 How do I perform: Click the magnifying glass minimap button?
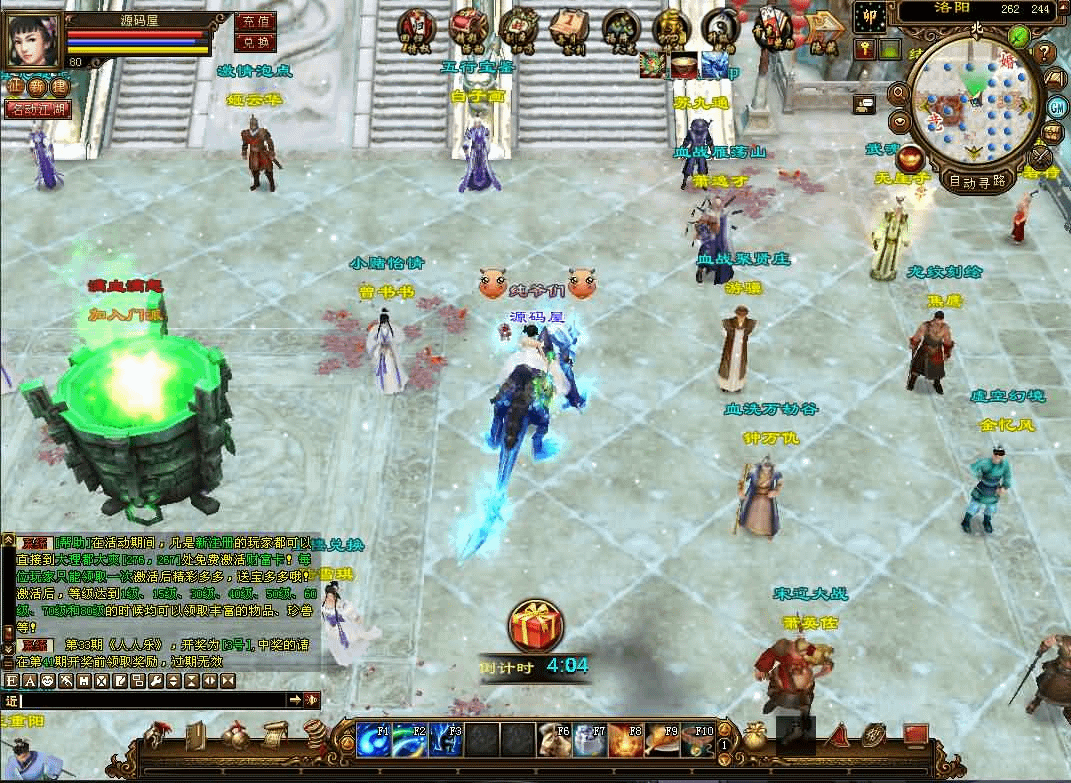click(x=897, y=93)
